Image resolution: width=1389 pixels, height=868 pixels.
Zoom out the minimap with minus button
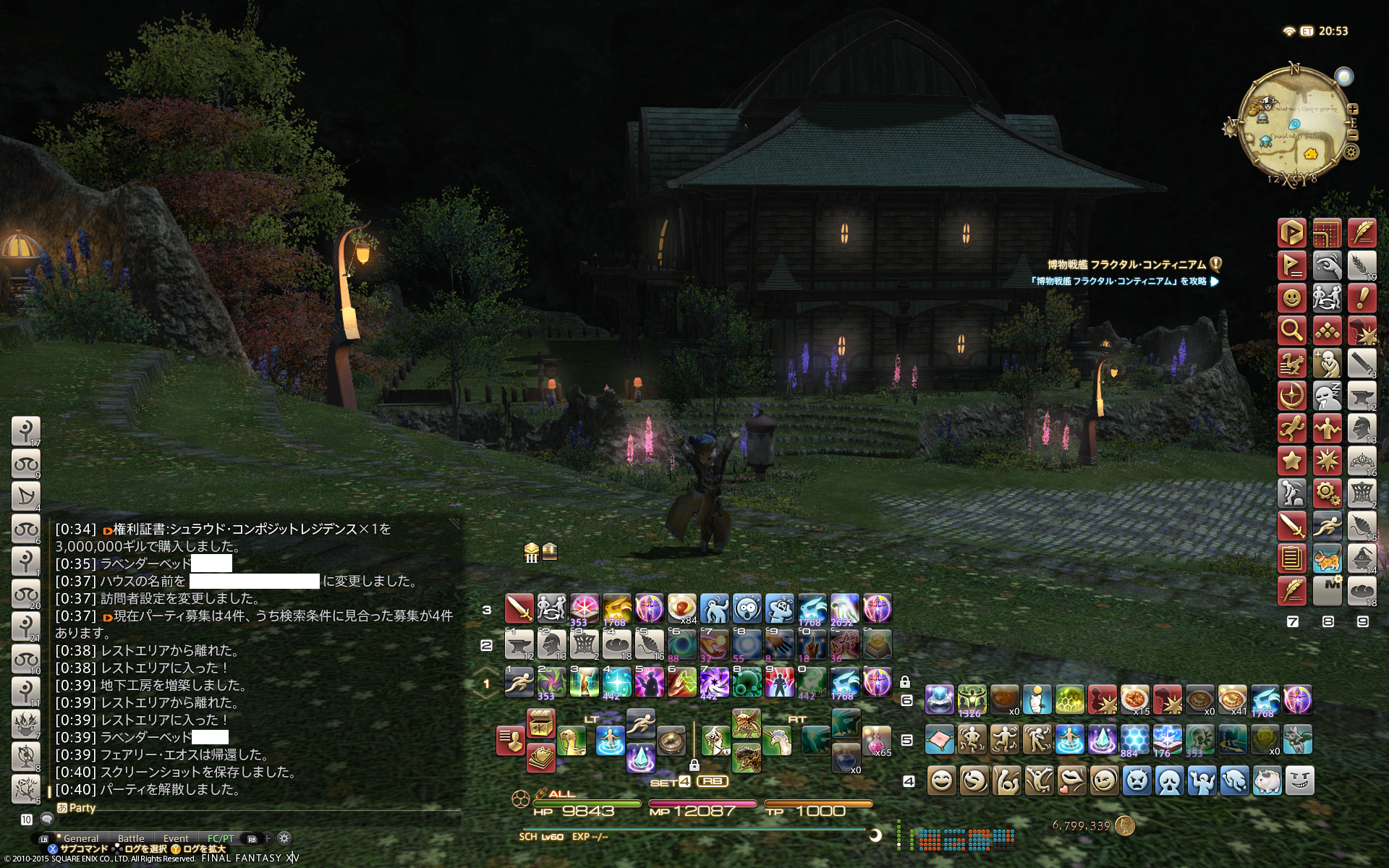coord(1353,135)
